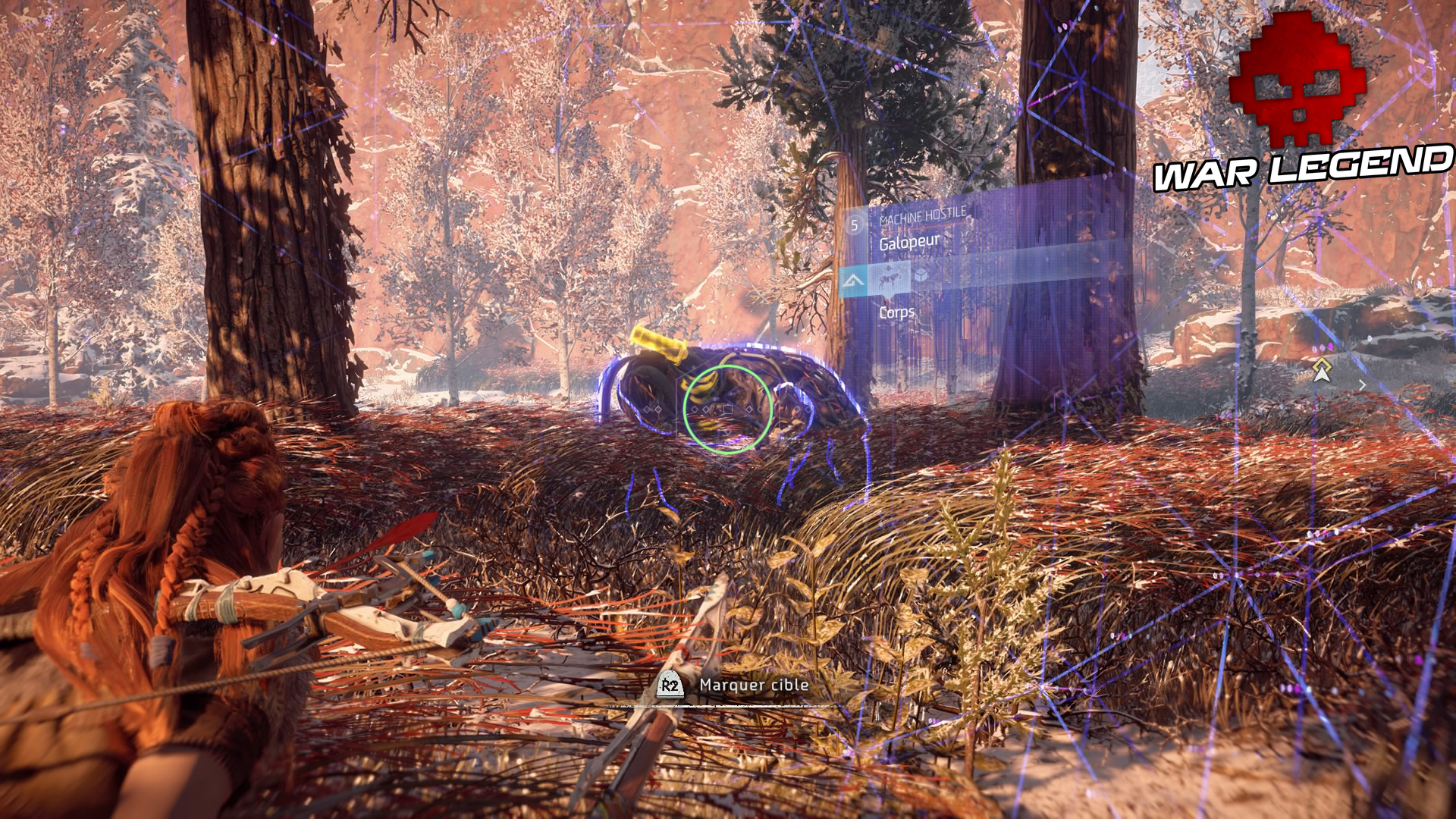
Task: Click the Marquer cible action label
Action: (x=755, y=685)
